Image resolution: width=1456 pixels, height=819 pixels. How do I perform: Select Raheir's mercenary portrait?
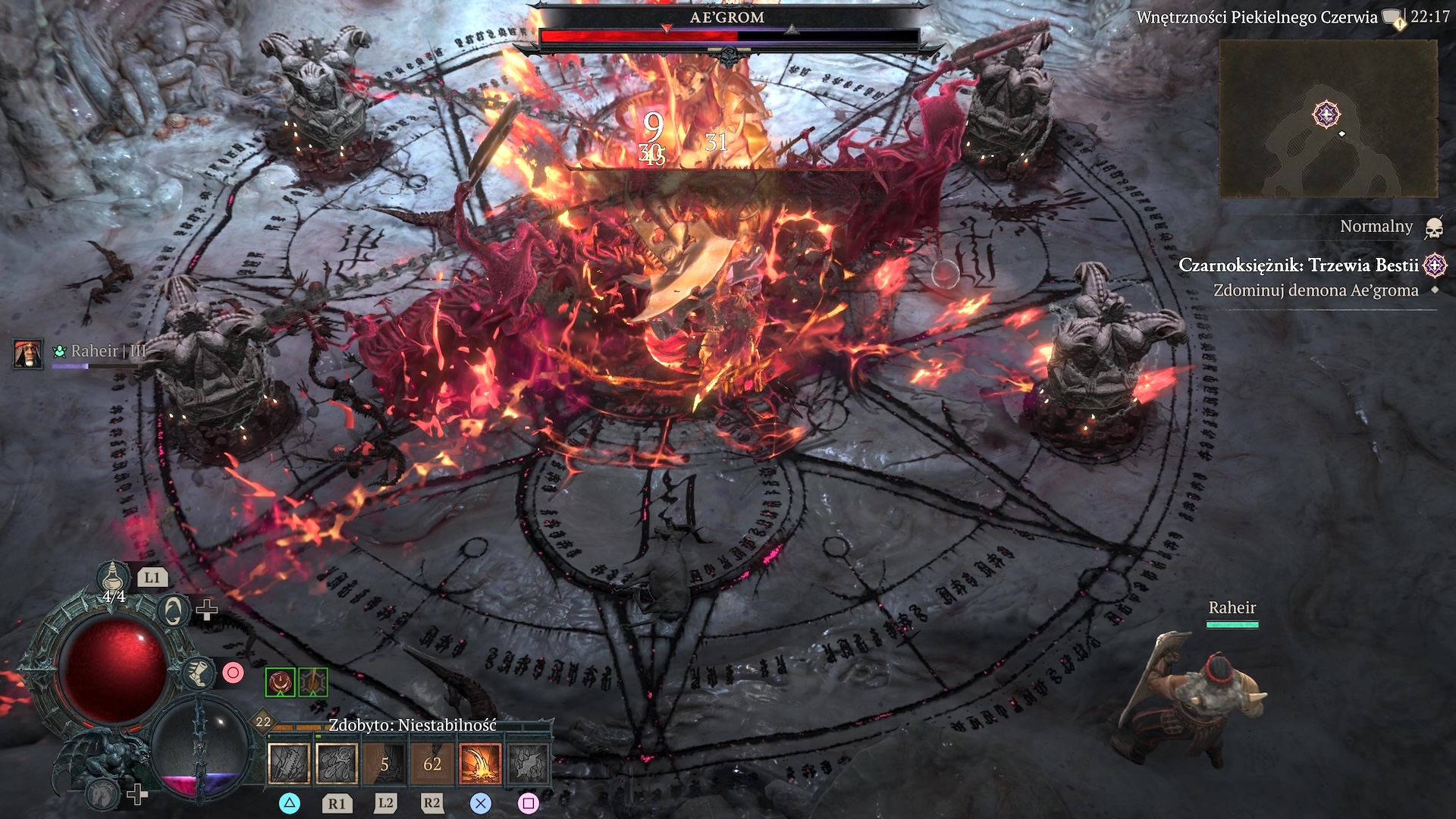28,354
